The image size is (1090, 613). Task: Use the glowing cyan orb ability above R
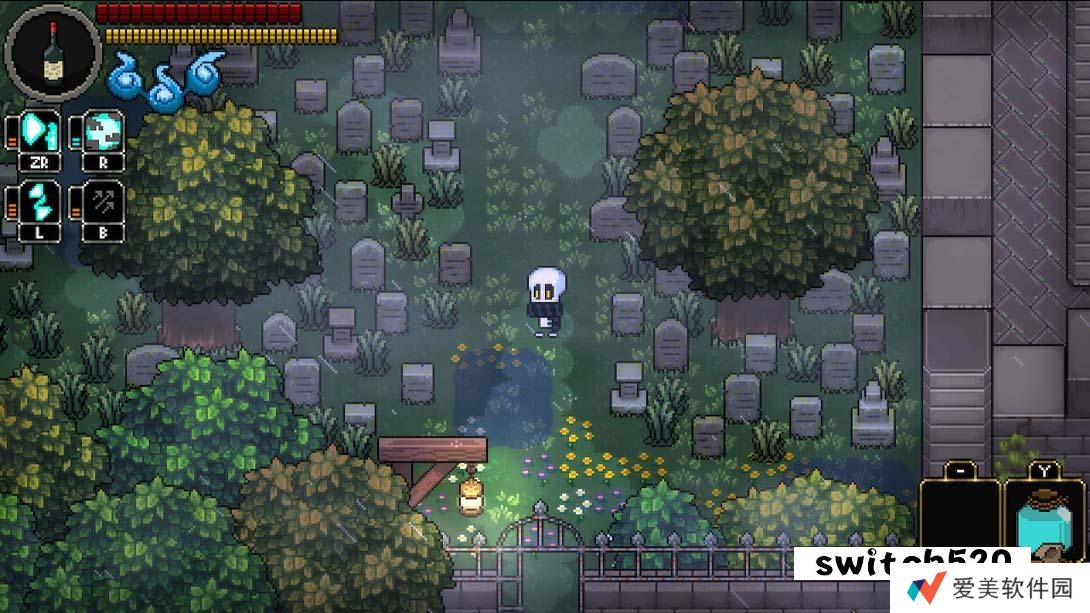[x=105, y=131]
